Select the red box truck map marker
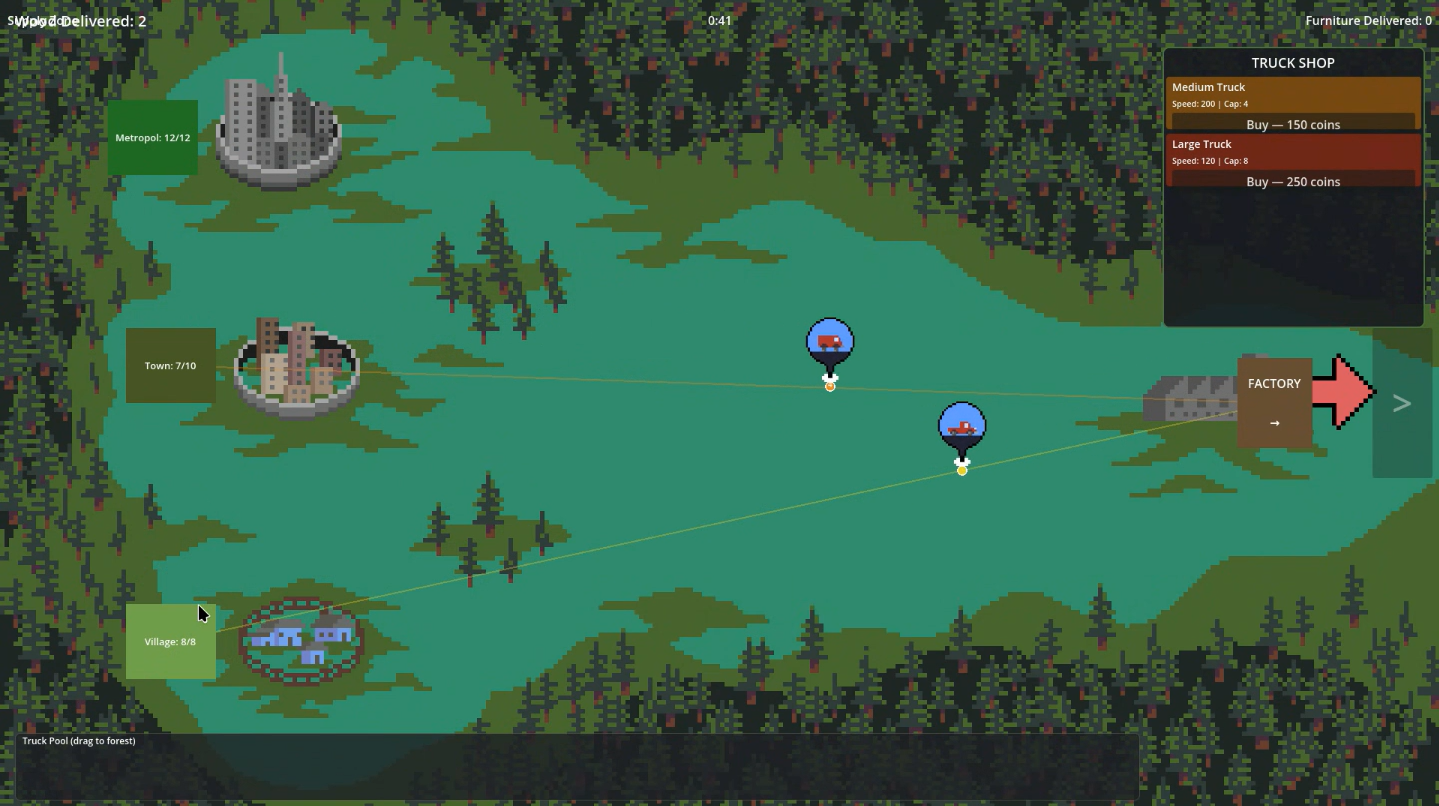The width and height of the screenshot is (1439, 806). (x=830, y=343)
